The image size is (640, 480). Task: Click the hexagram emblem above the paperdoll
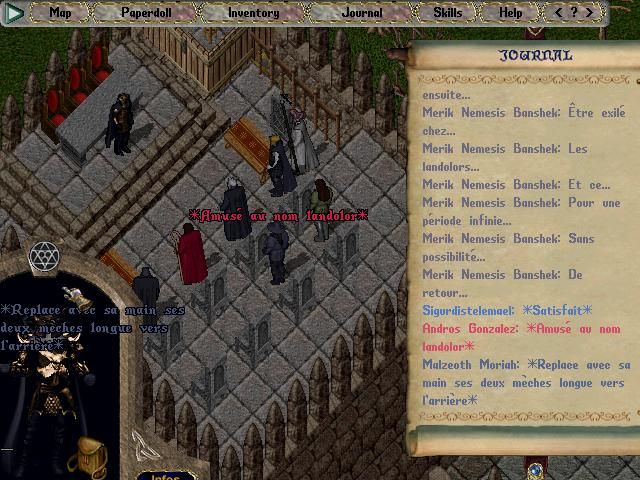[x=44, y=257]
